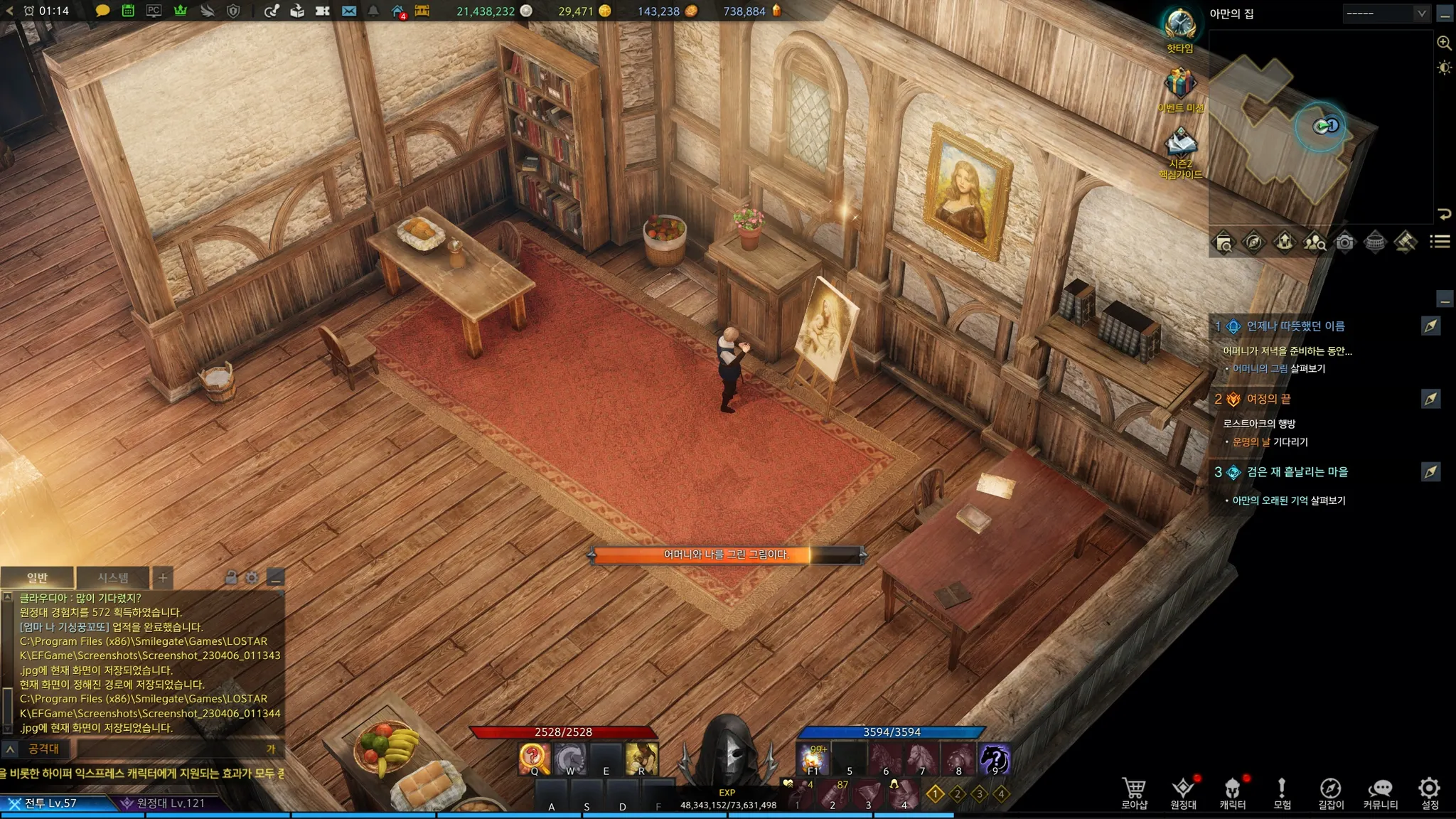Screen dimensions: 1456x819
Task: Add a new chat tab with plus button
Action: coord(163,578)
